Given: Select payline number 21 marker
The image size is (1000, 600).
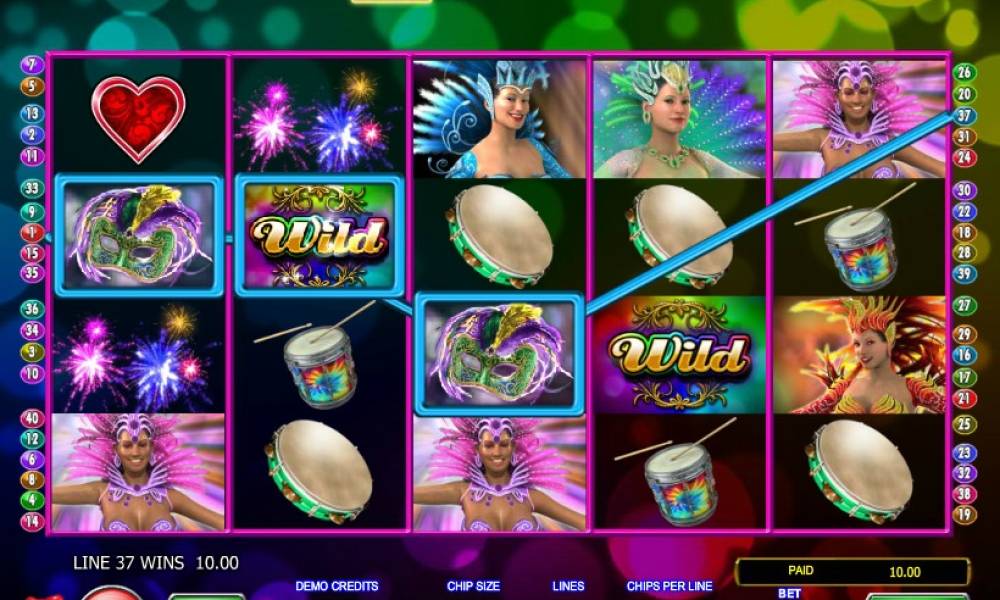Looking at the screenshot, I should pos(964,398).
